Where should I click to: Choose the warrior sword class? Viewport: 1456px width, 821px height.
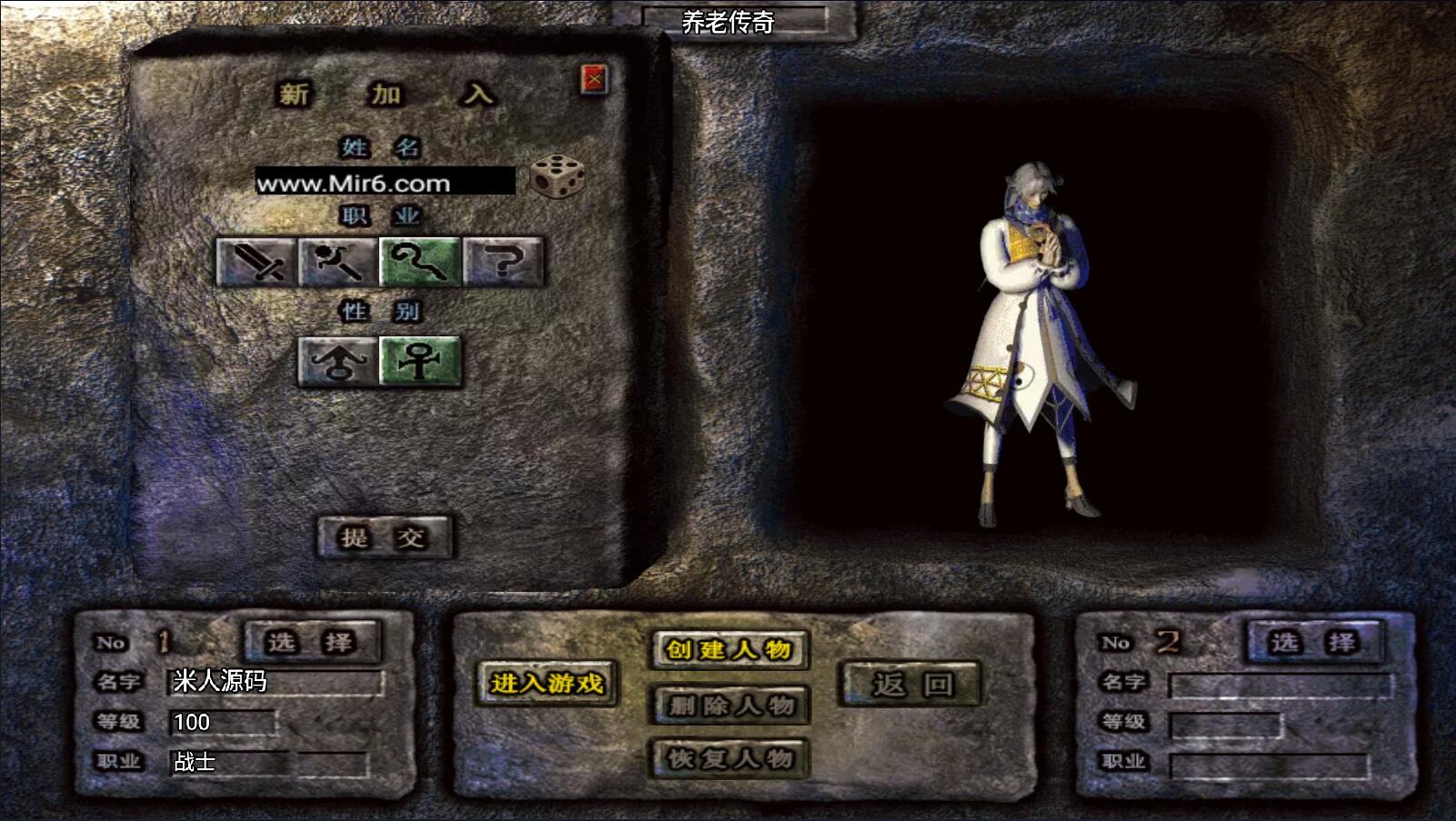click(x=256, y=263)
